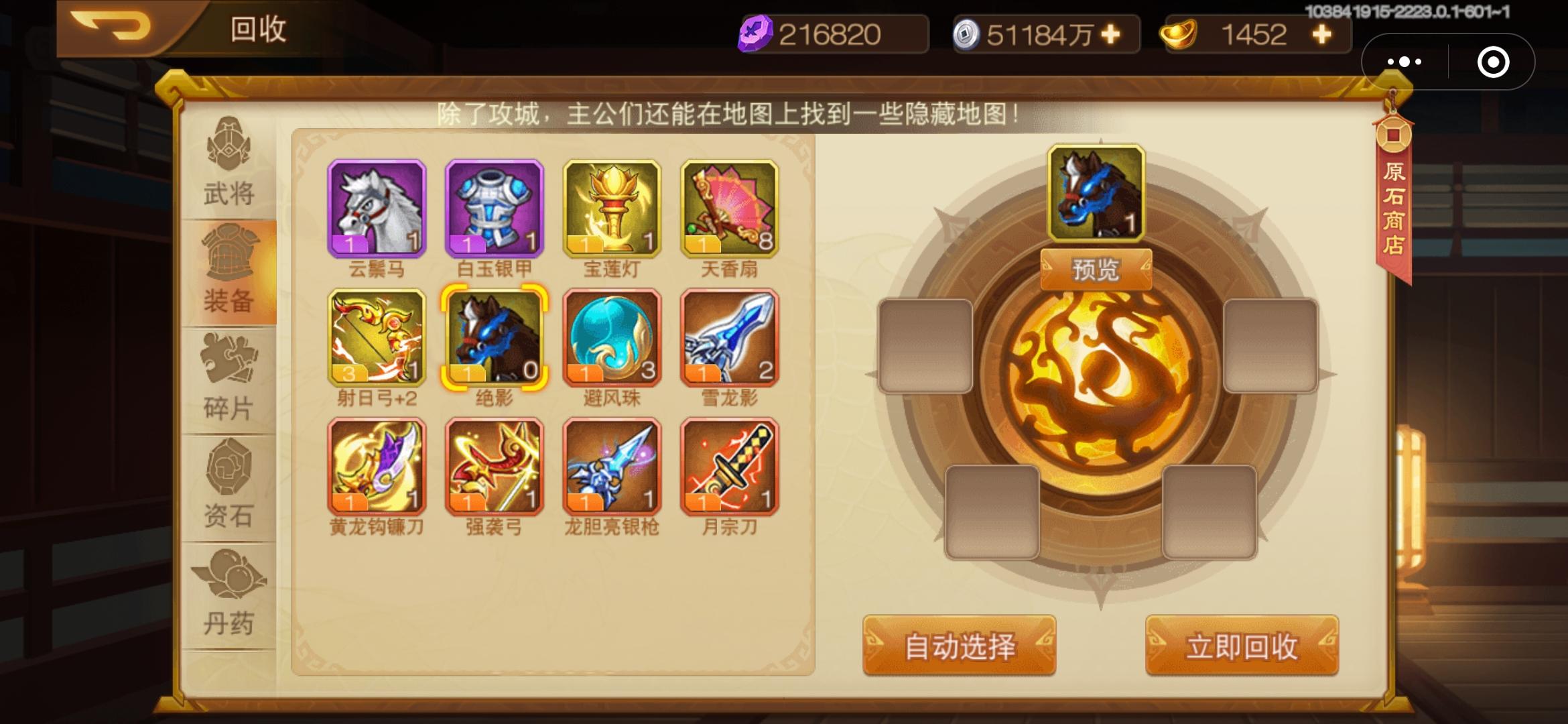Select the 避风珠 pearl item
1568x724 pixels.
611,339
